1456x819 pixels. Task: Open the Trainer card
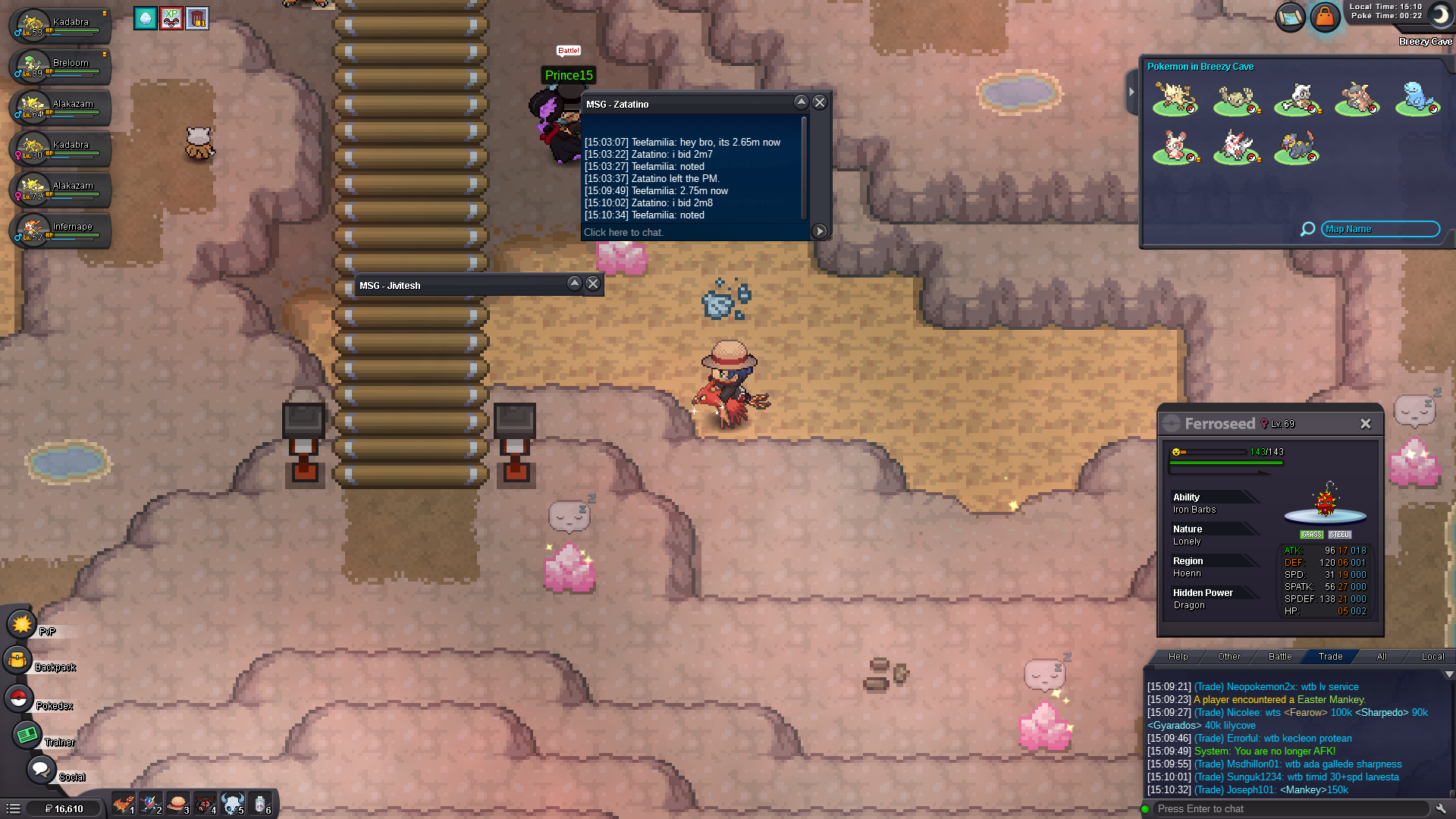[x=27, y=735]
